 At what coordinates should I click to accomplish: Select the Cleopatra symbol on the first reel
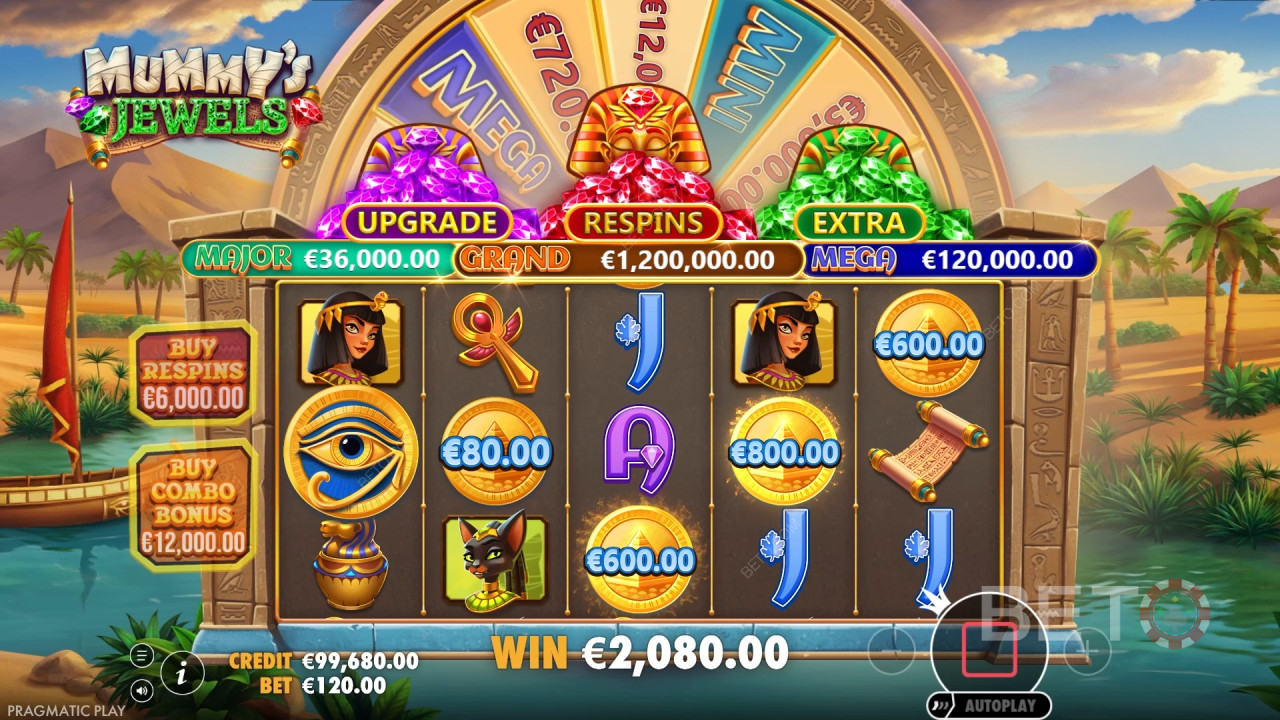pos(348,340)
